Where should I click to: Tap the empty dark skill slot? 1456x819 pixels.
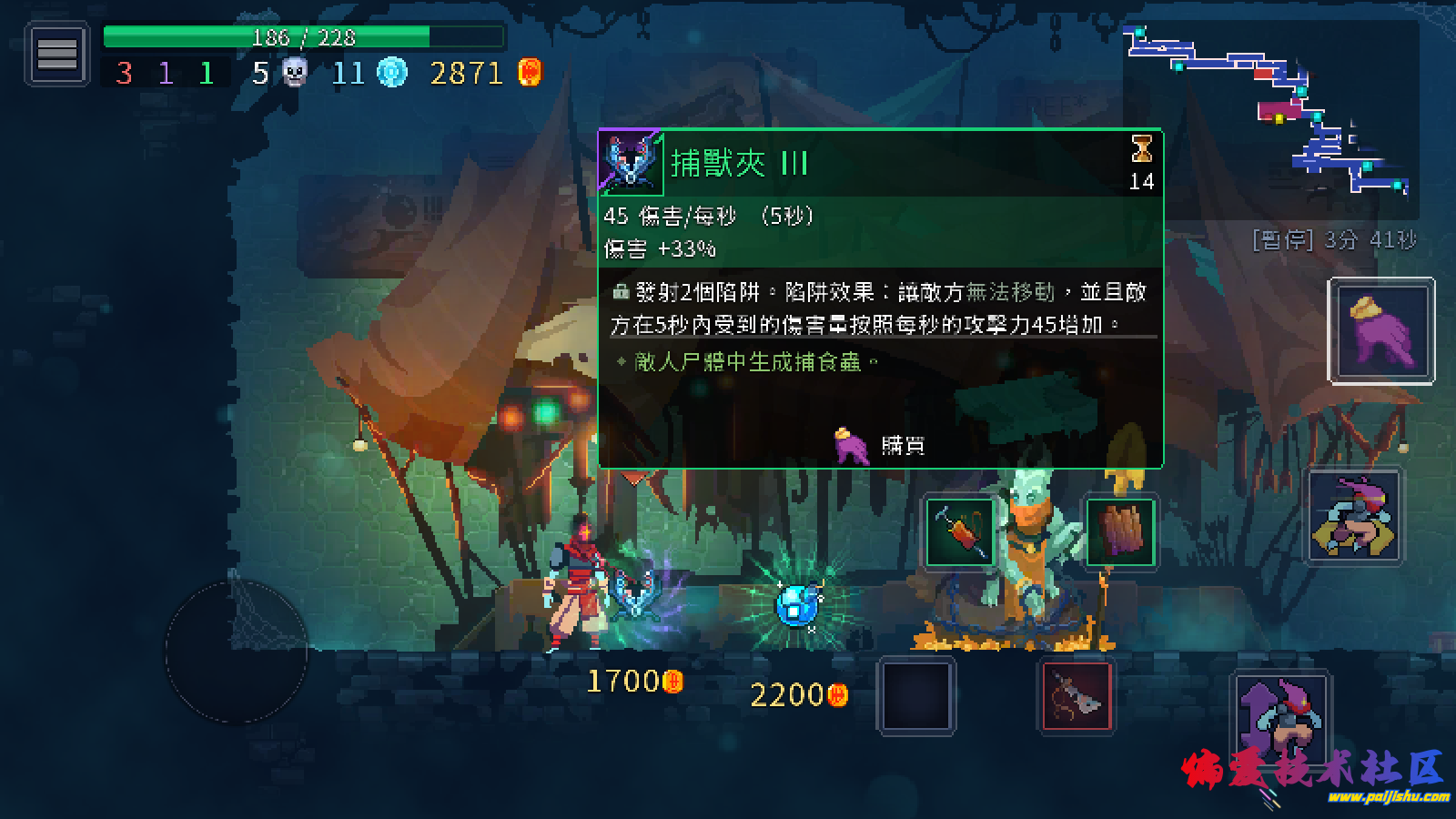coord(916,697)
